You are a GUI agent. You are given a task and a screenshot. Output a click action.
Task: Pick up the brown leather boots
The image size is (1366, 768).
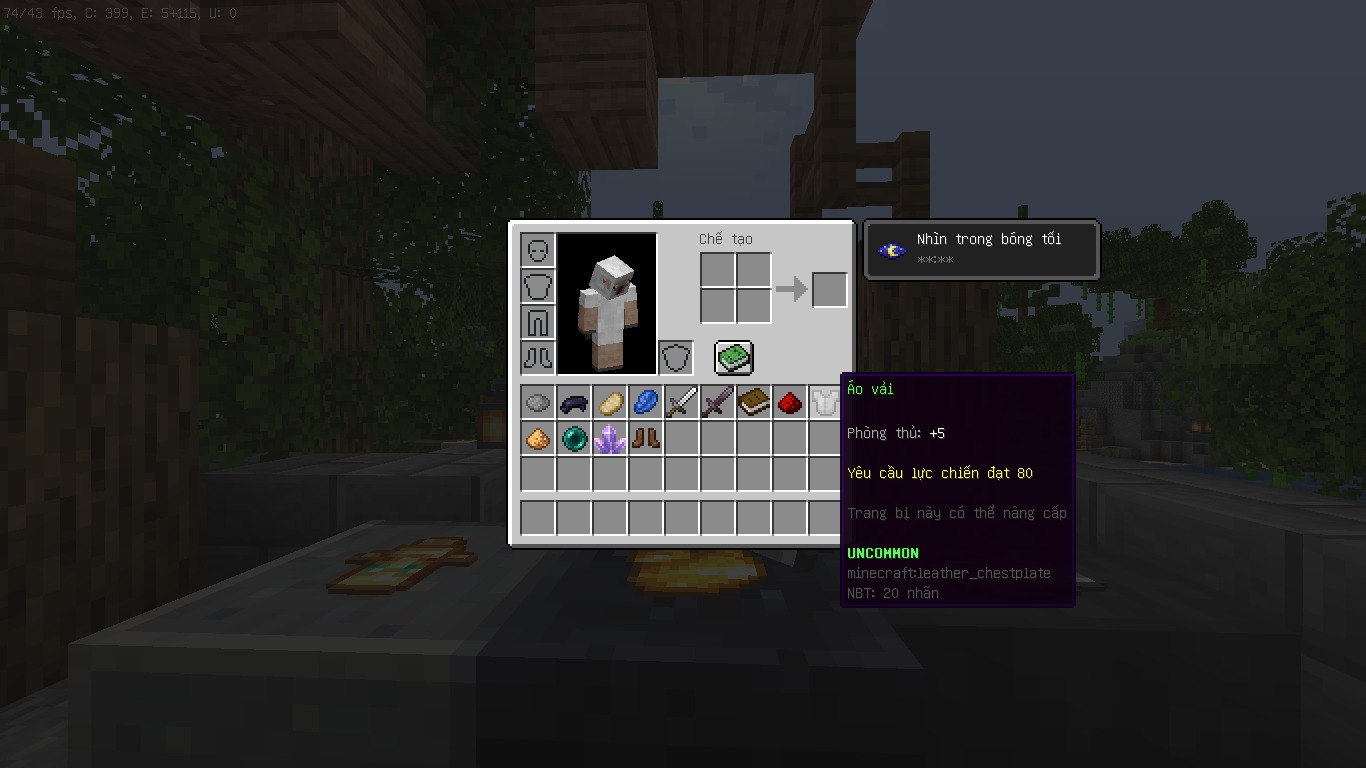click(645, 439)
